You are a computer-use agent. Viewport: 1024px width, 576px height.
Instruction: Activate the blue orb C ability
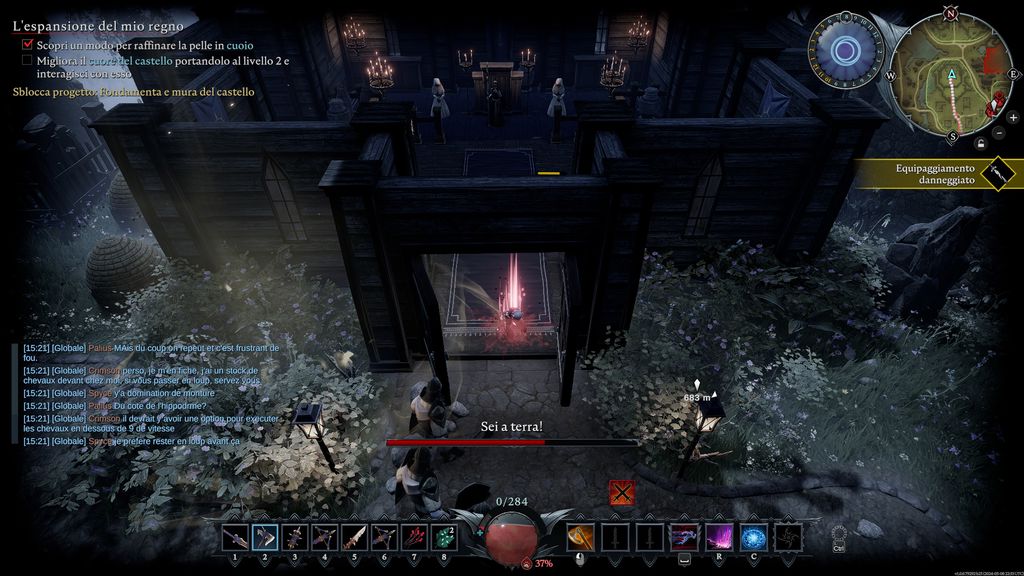tap(753, 537)
